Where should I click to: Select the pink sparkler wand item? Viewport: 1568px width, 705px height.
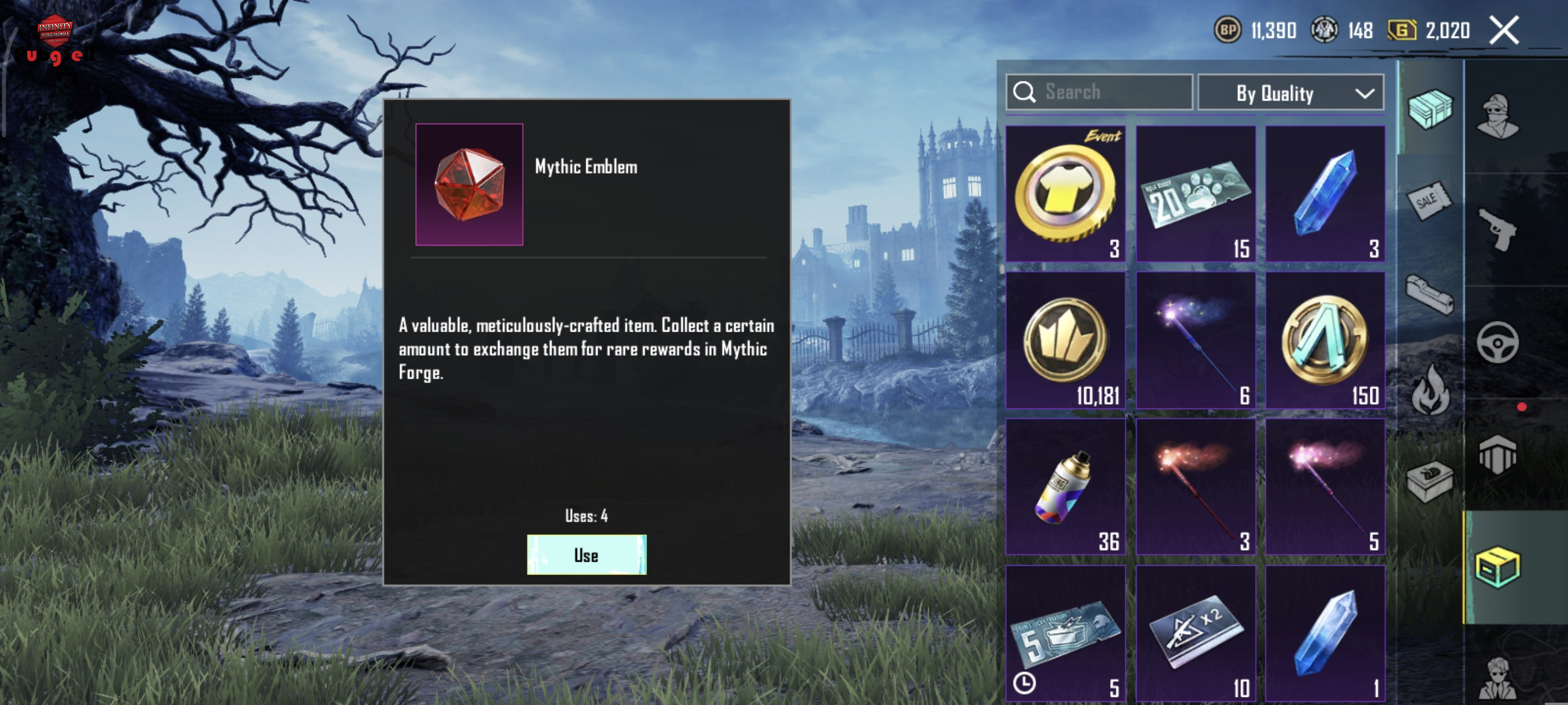pyautogui.click(x=1325, y=487)
